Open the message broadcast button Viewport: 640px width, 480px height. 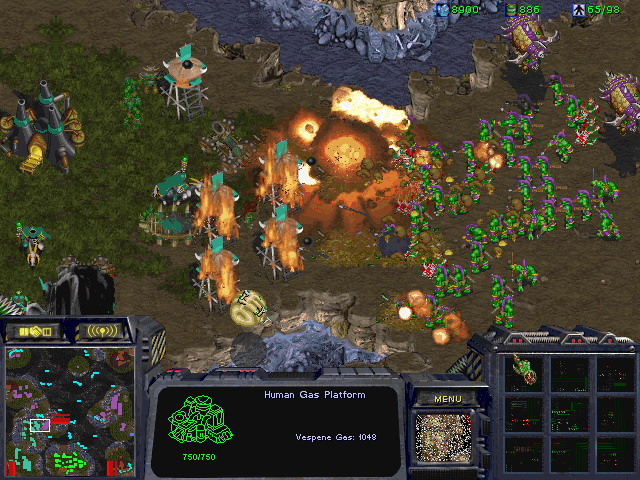coord(103,330)
